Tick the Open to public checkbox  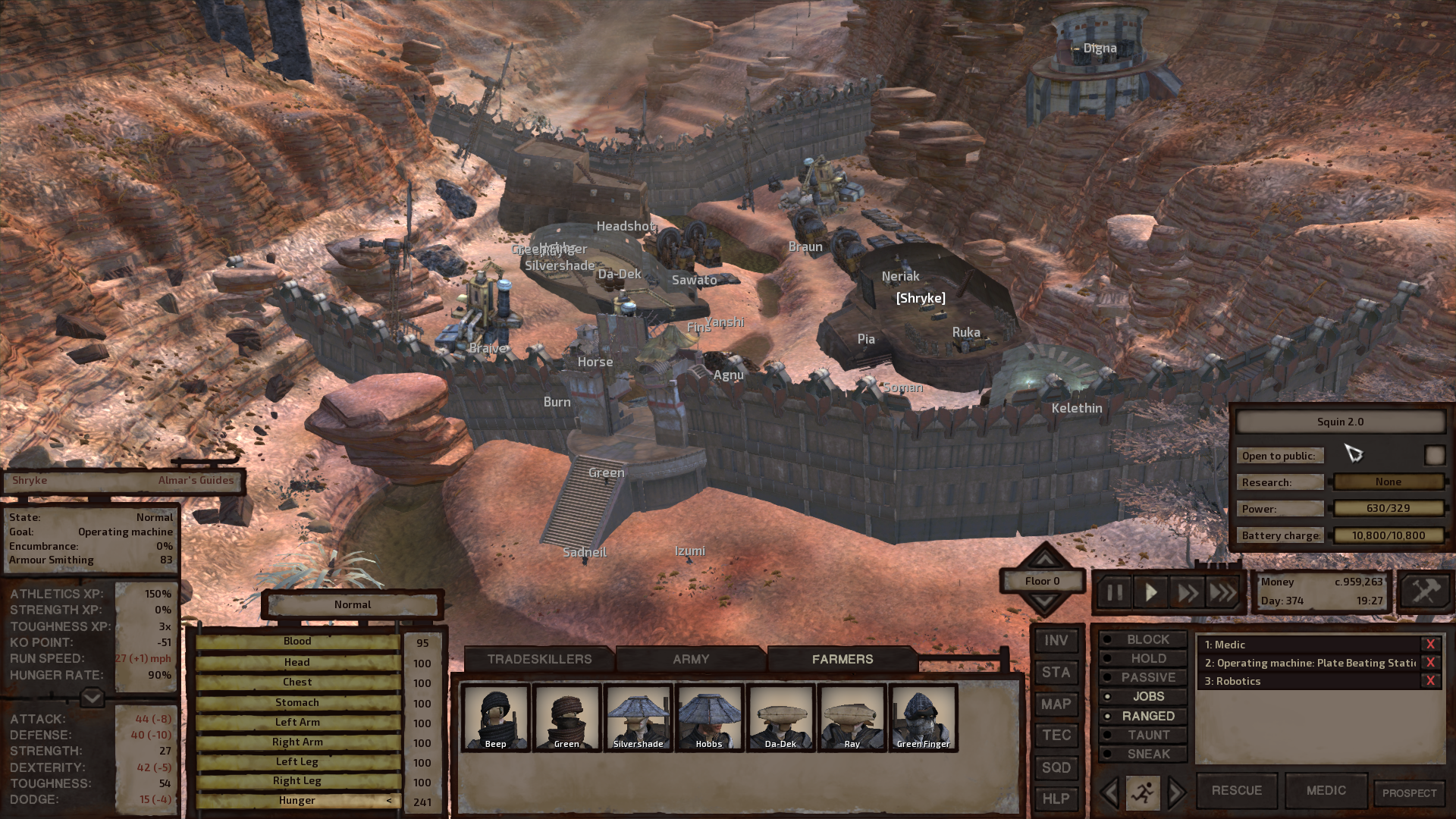(x=1434, y=455)
